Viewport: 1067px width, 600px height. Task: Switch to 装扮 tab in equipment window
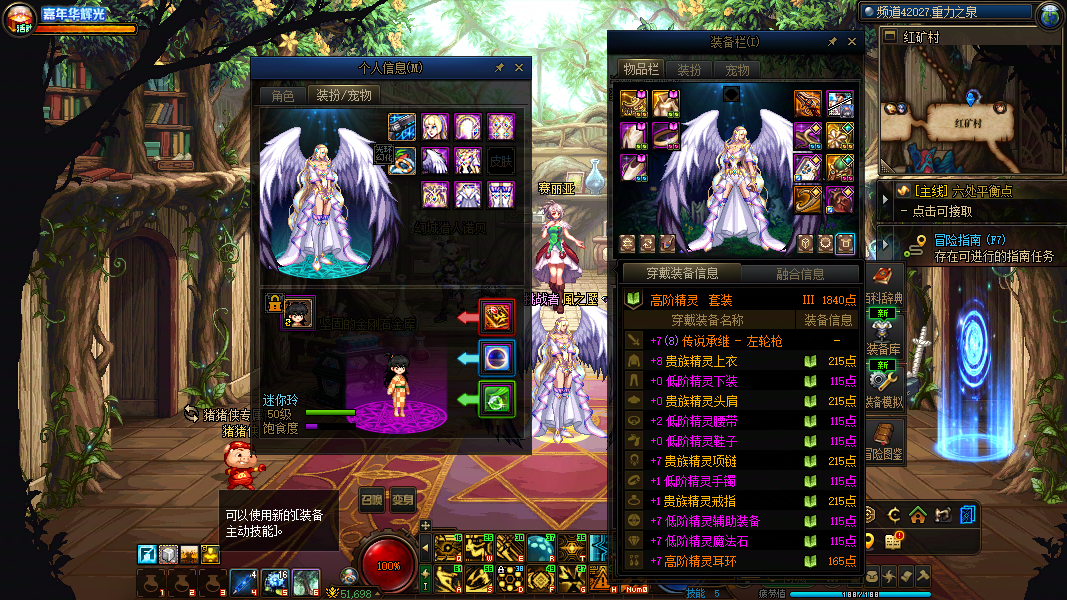(689, 70)
